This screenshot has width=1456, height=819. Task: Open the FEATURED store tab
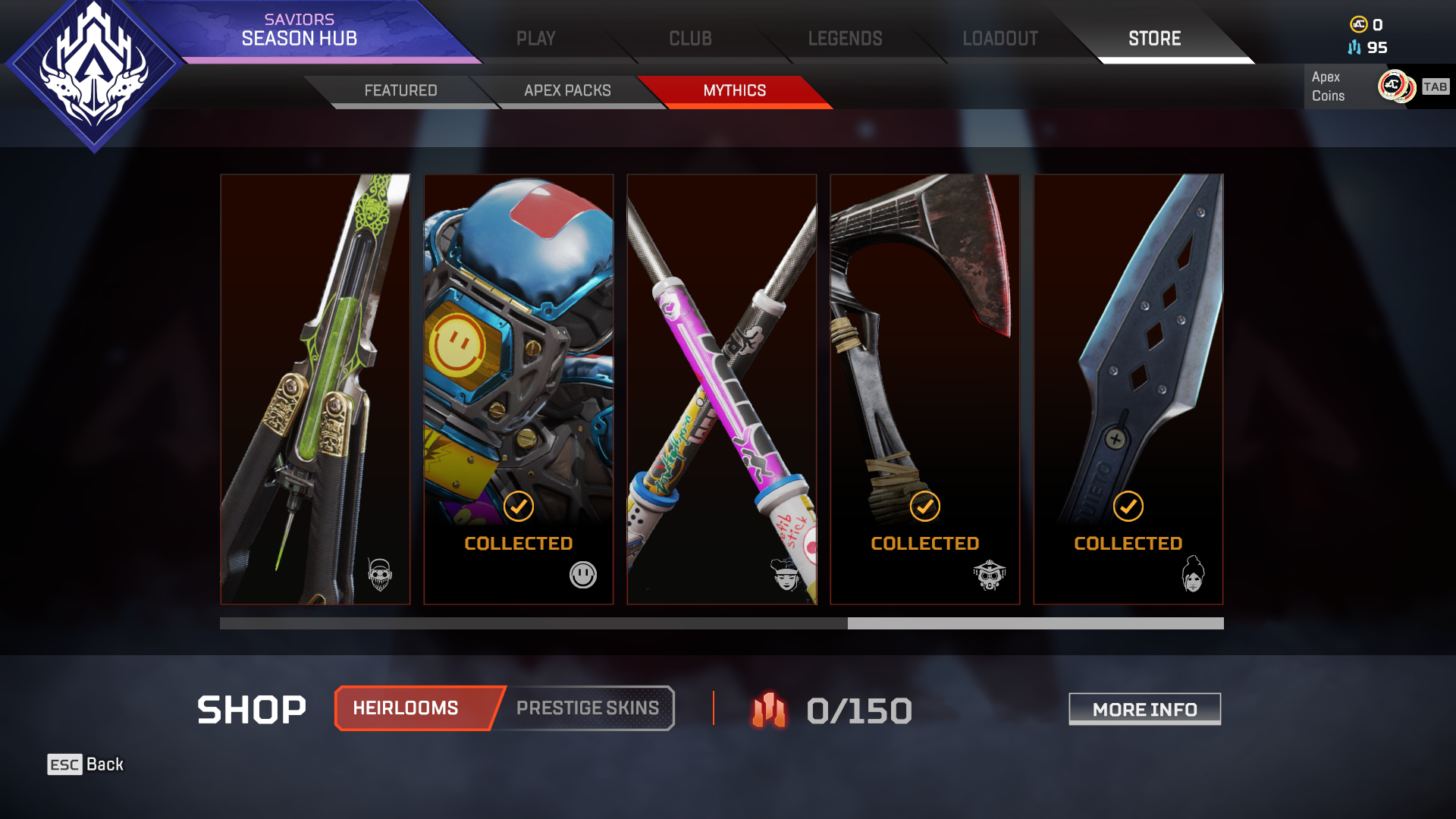coord(402,90)
